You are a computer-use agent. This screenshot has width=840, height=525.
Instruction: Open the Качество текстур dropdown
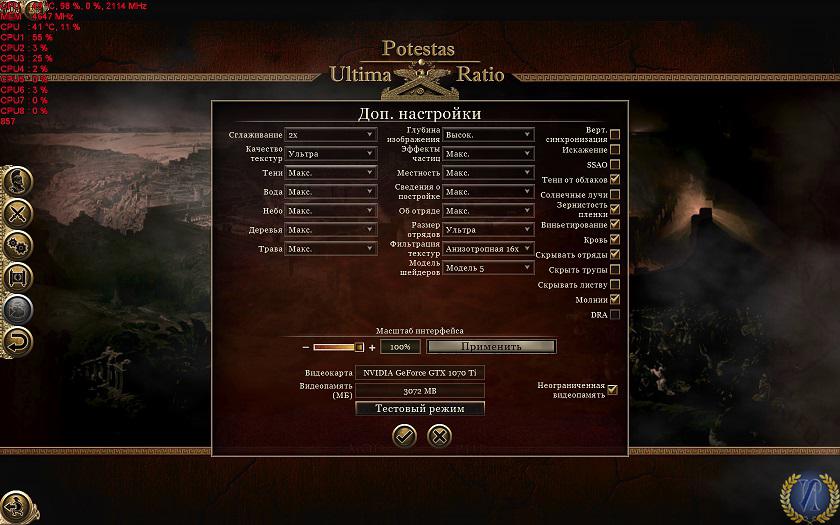coord(330,154)
